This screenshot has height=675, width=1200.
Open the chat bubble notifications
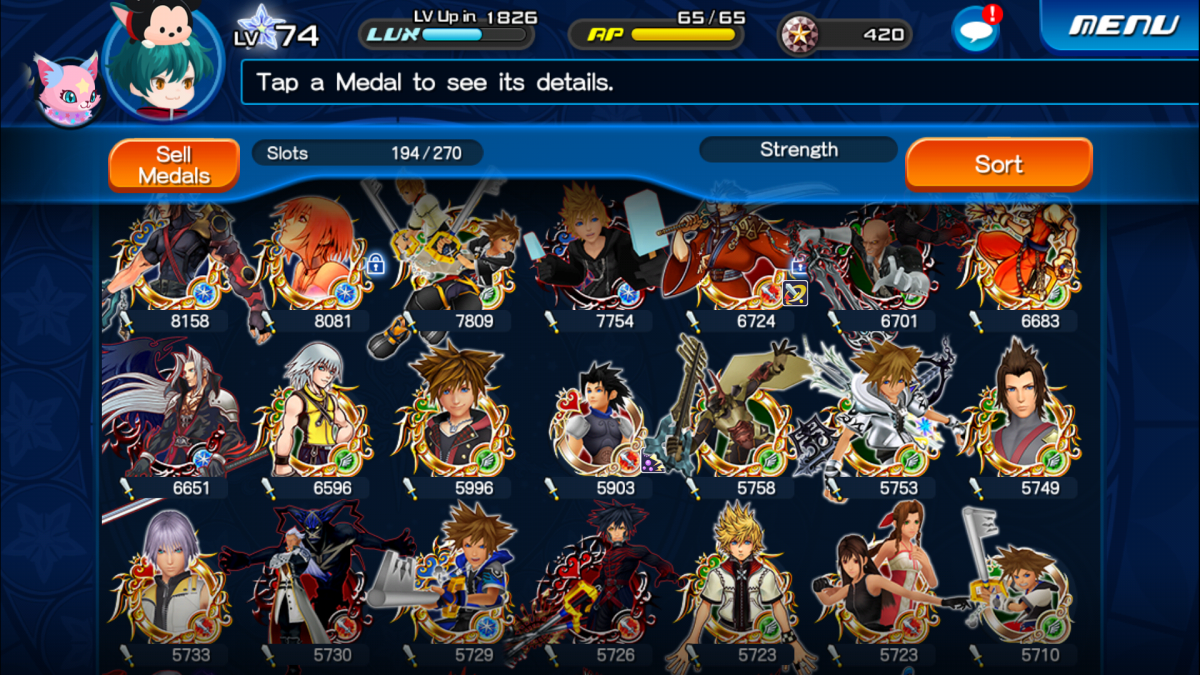point(975,29)
